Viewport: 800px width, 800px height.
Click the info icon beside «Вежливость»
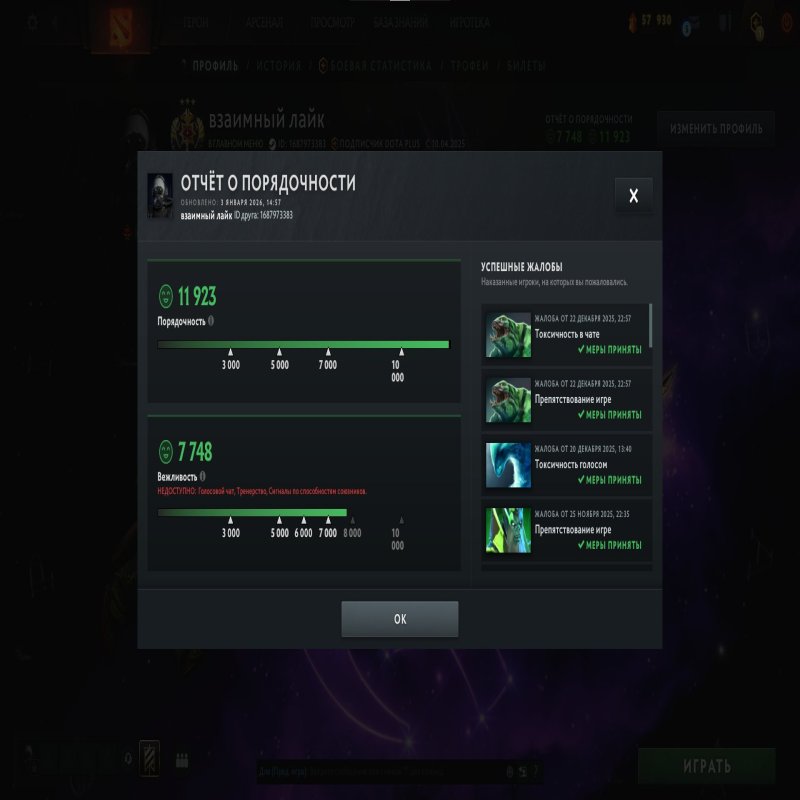[202, 477]
